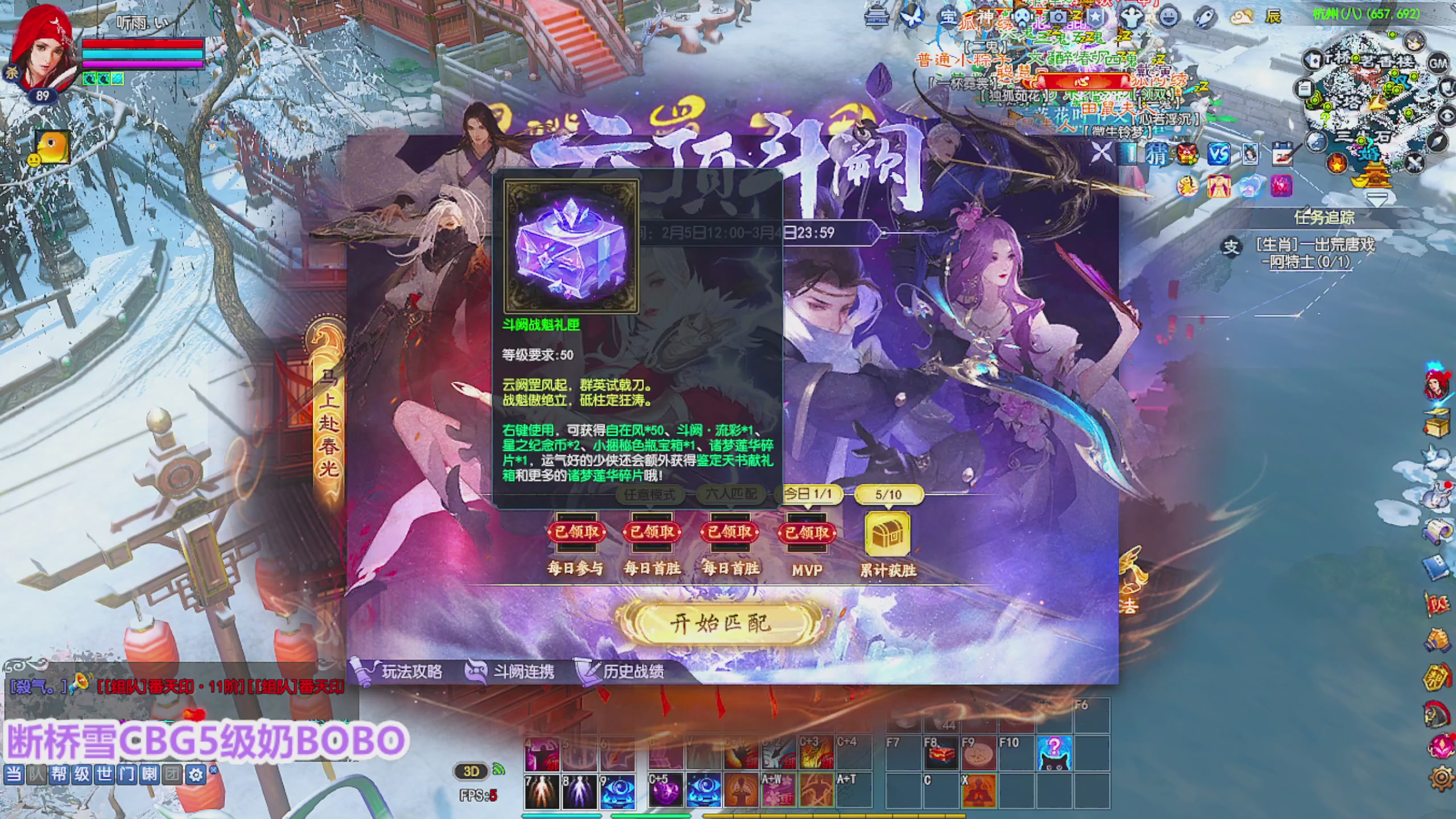1456x819 pixels.
Task: Toggle the 3D view button near the FPS counter
Action: (x=472, y=772)
